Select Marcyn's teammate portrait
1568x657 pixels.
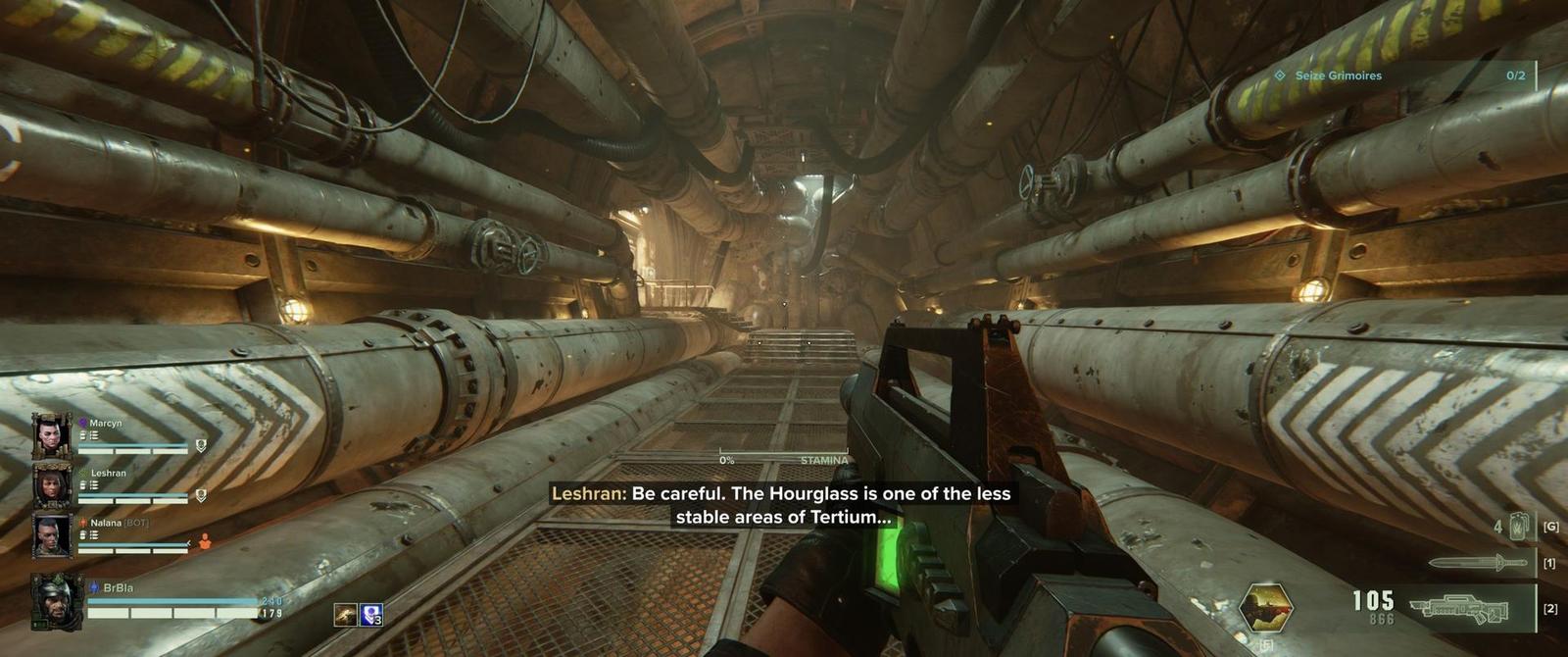click(51, 435)
